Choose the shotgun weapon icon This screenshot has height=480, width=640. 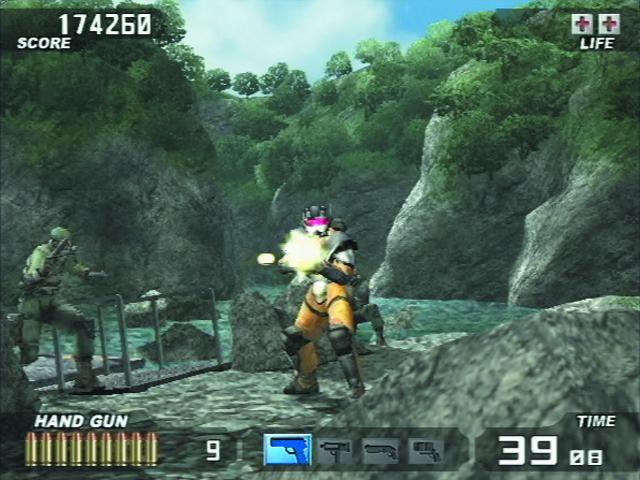381,450
